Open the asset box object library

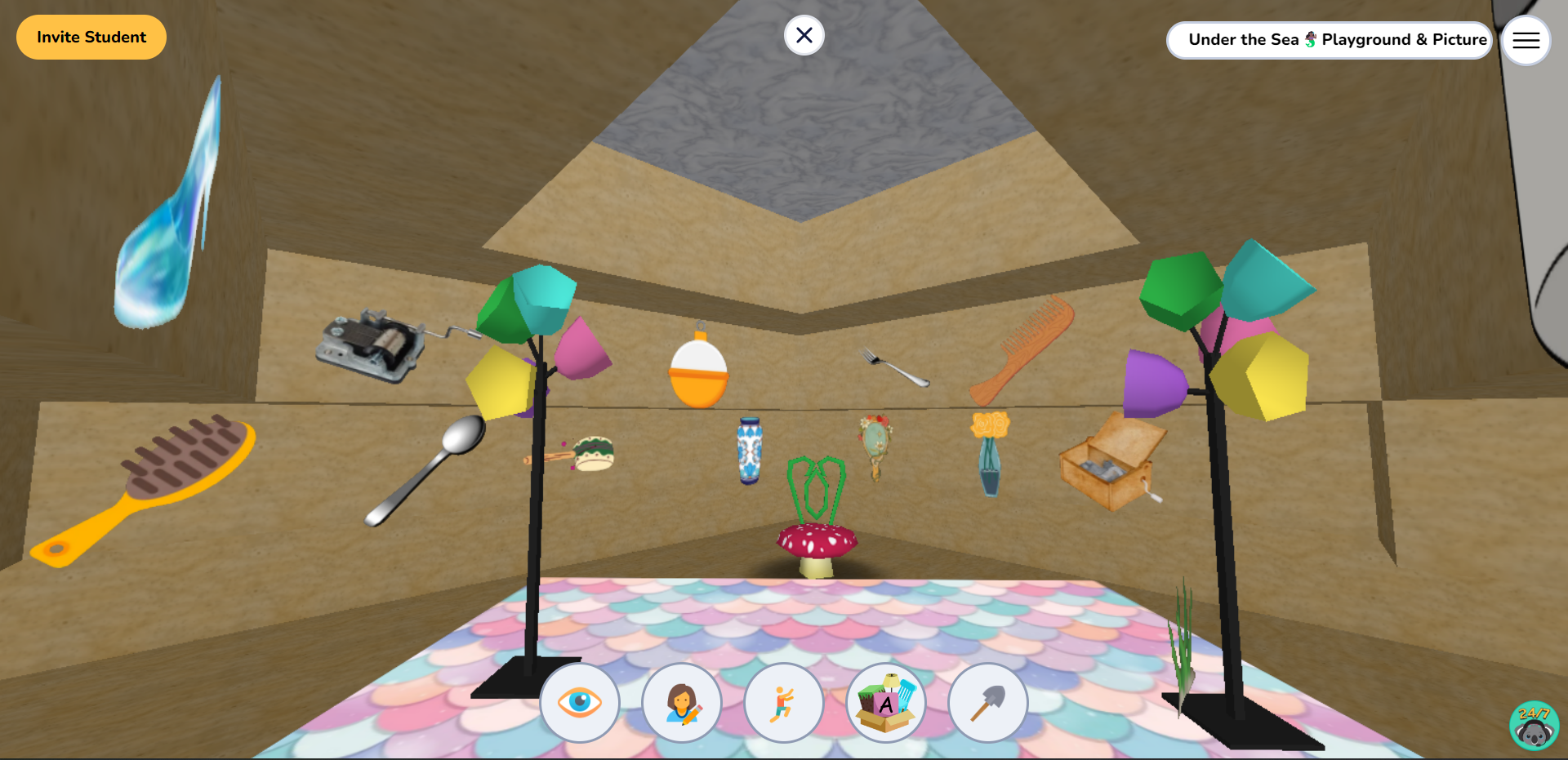(885, 703)
